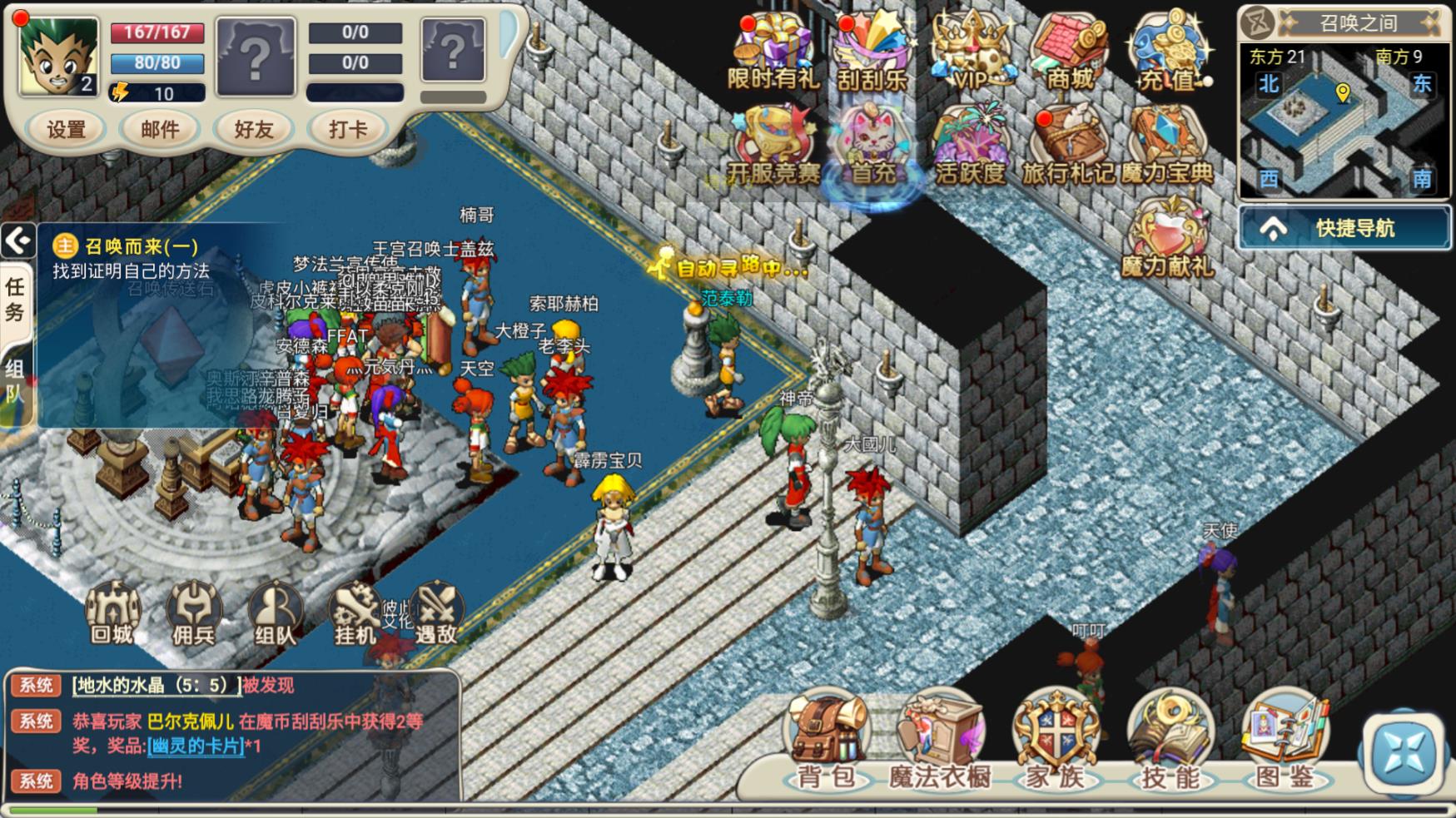This screenshot has width=1456, height=818.
Task: Tap the 打卡 check-in button
Action: click(348, 130)
